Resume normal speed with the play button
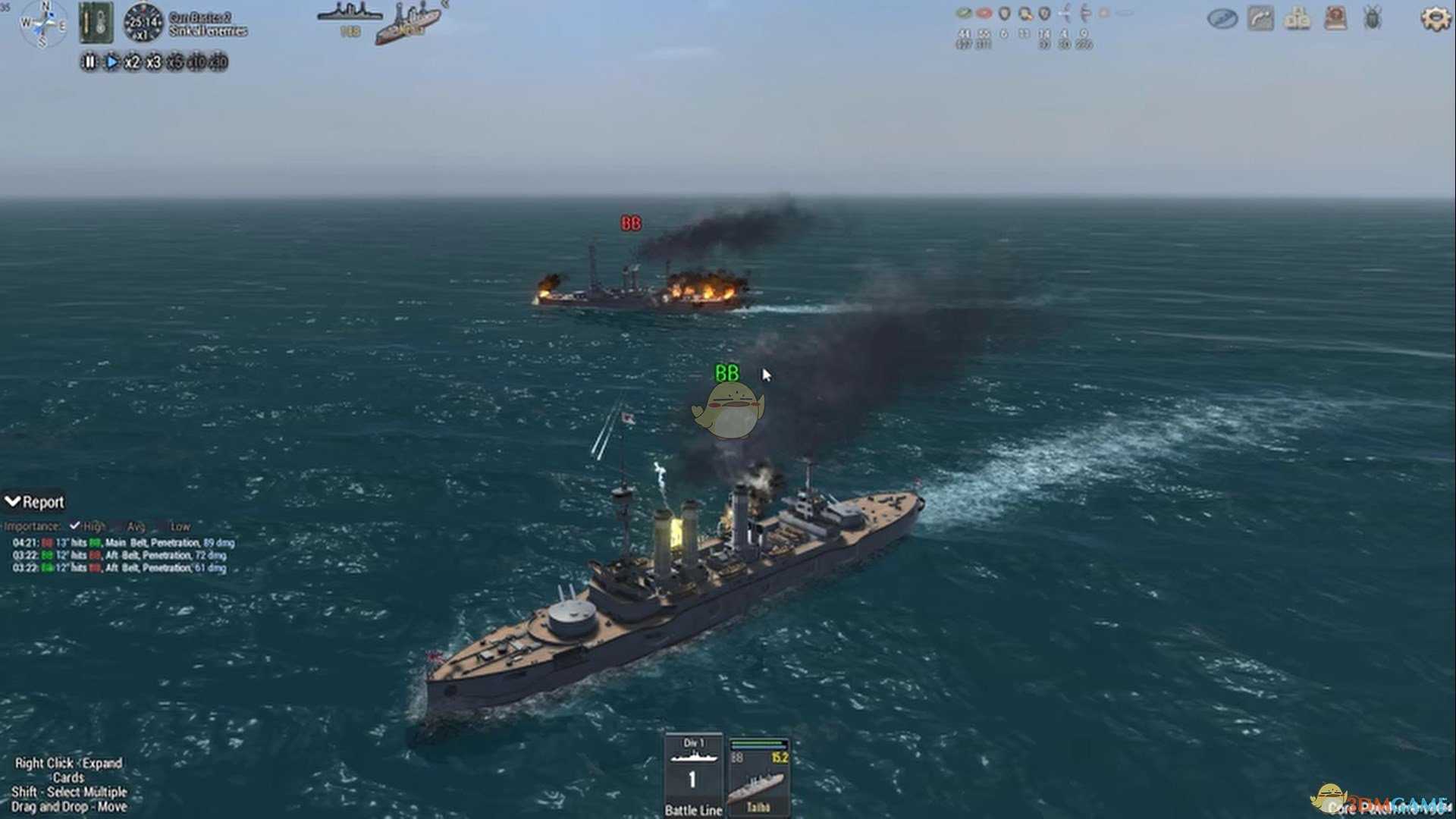 111,62
